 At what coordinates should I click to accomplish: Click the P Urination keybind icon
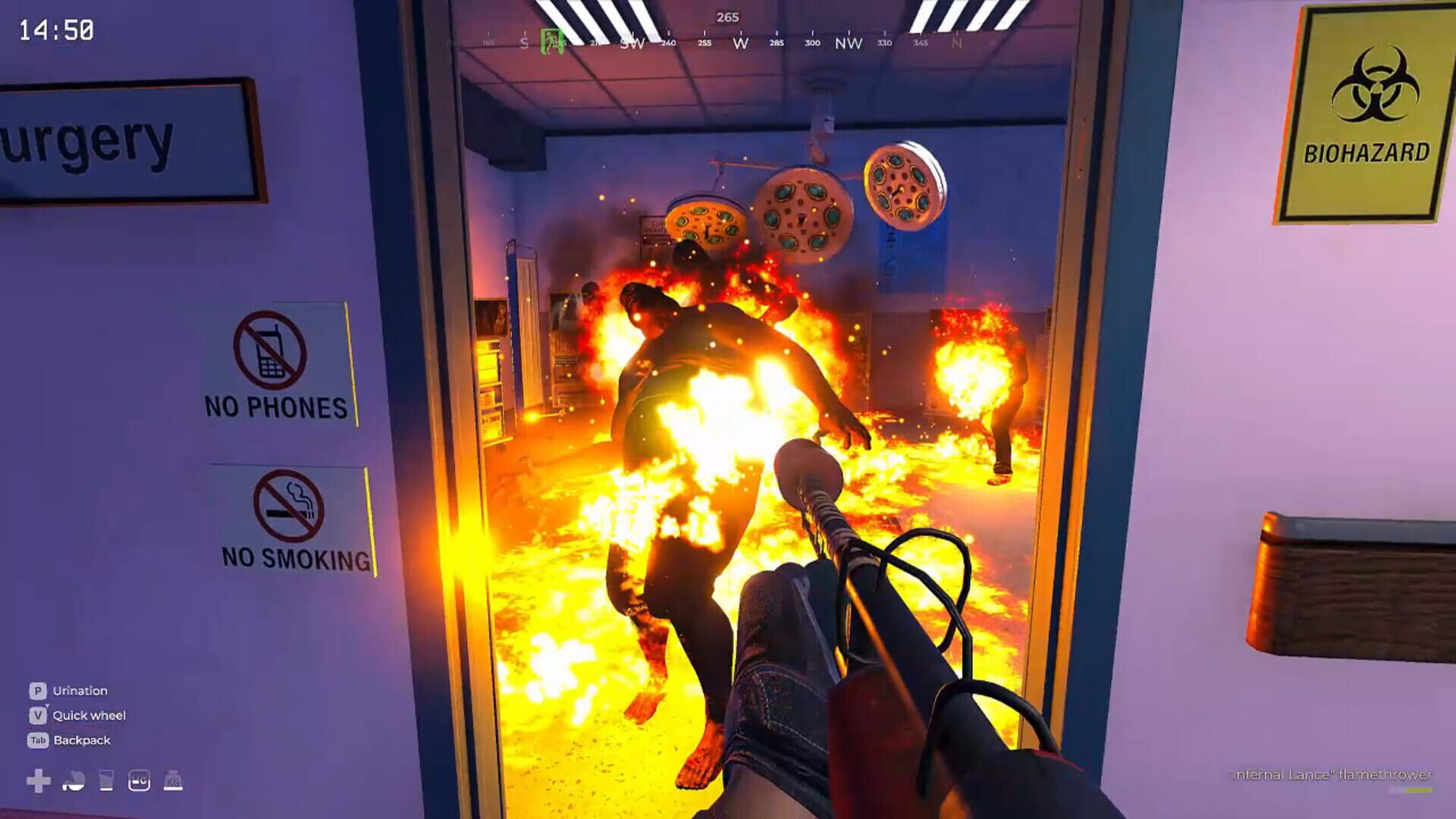tap(36, 691)
